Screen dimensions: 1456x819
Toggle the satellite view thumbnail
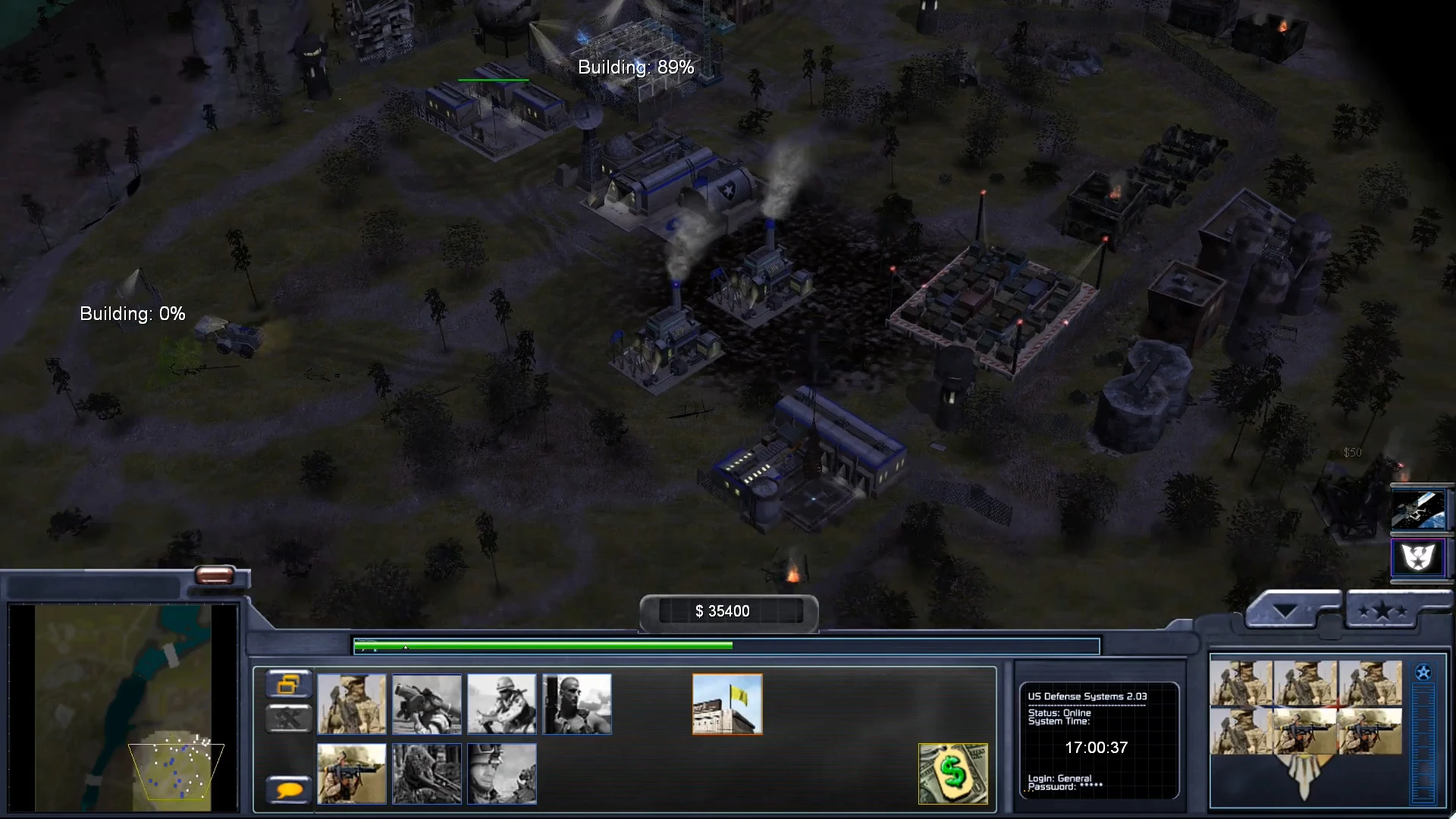point(1419,509)
